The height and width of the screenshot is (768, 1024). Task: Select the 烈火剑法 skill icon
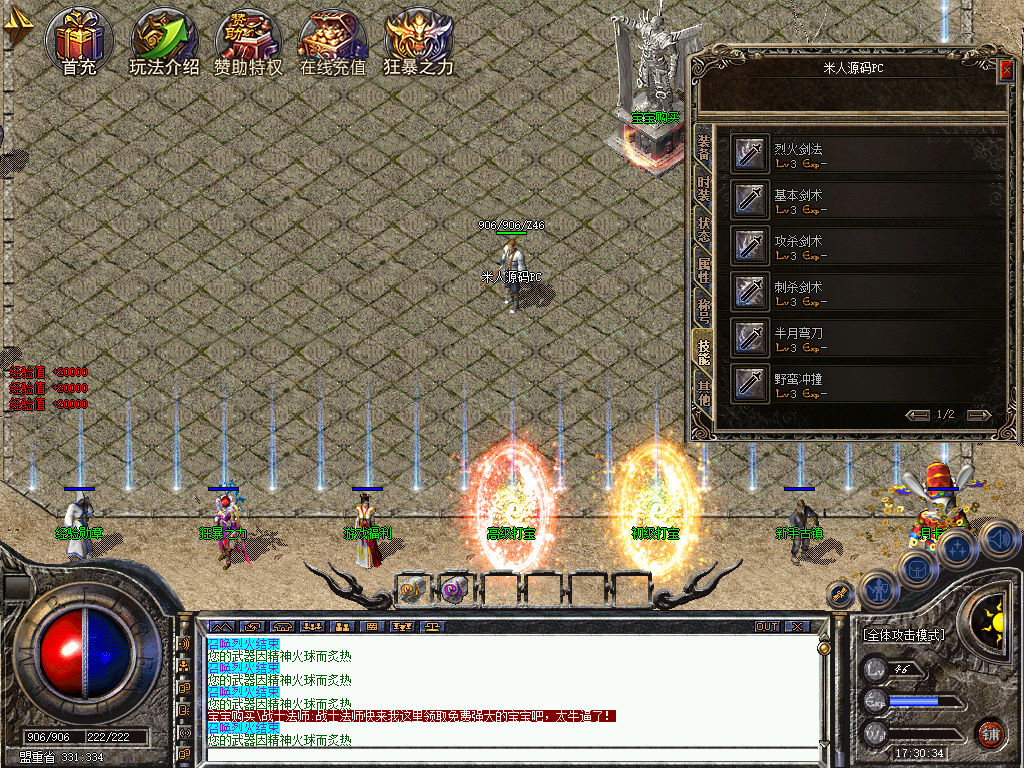(x=751, y=154)
